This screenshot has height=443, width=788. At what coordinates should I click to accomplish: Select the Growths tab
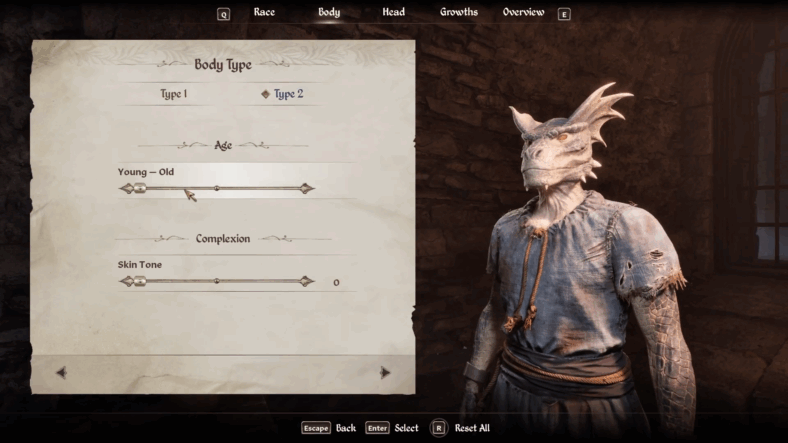click(x=459, y=12)
